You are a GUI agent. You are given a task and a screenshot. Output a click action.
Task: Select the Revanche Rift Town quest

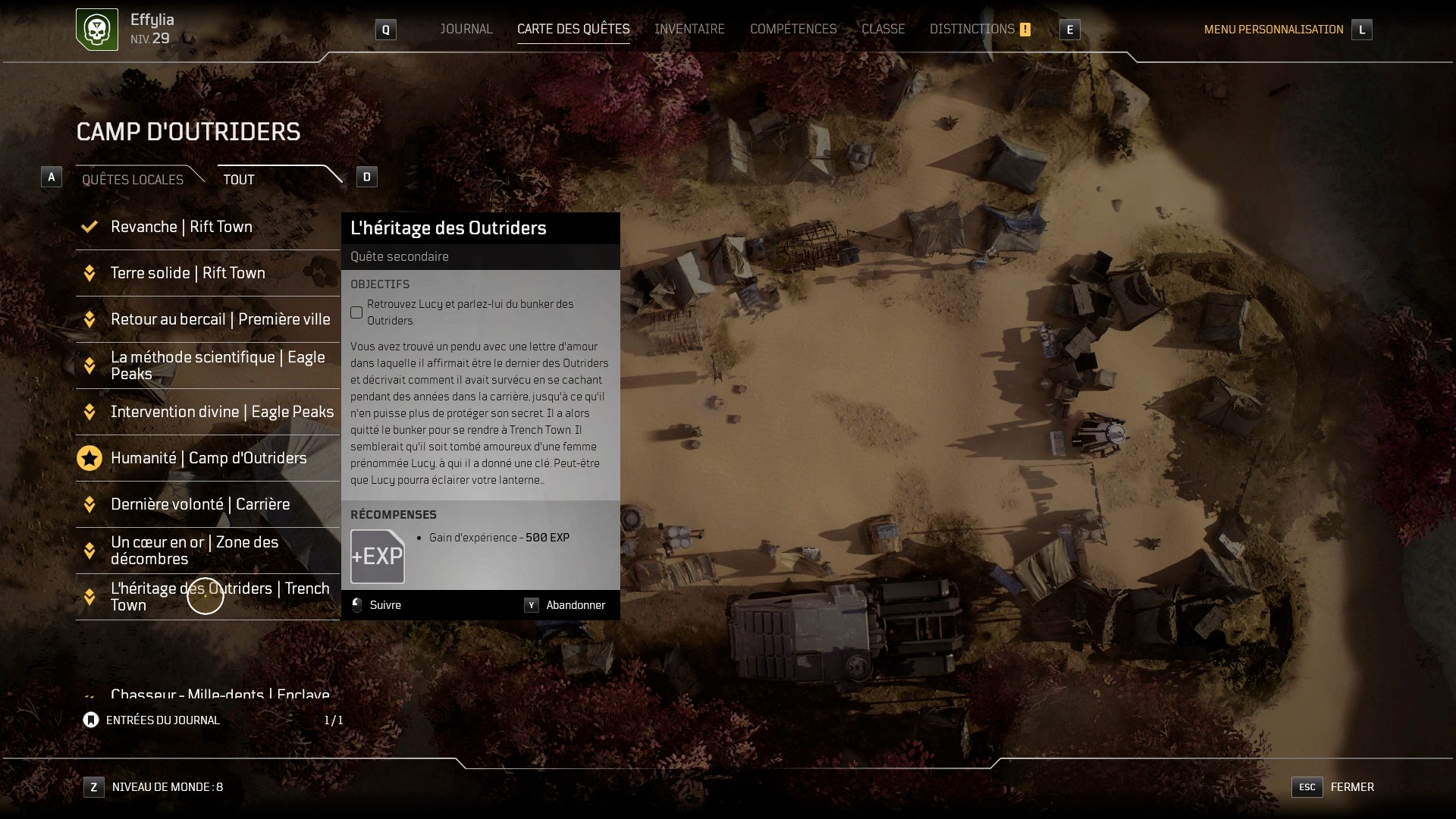pos(181,227)
